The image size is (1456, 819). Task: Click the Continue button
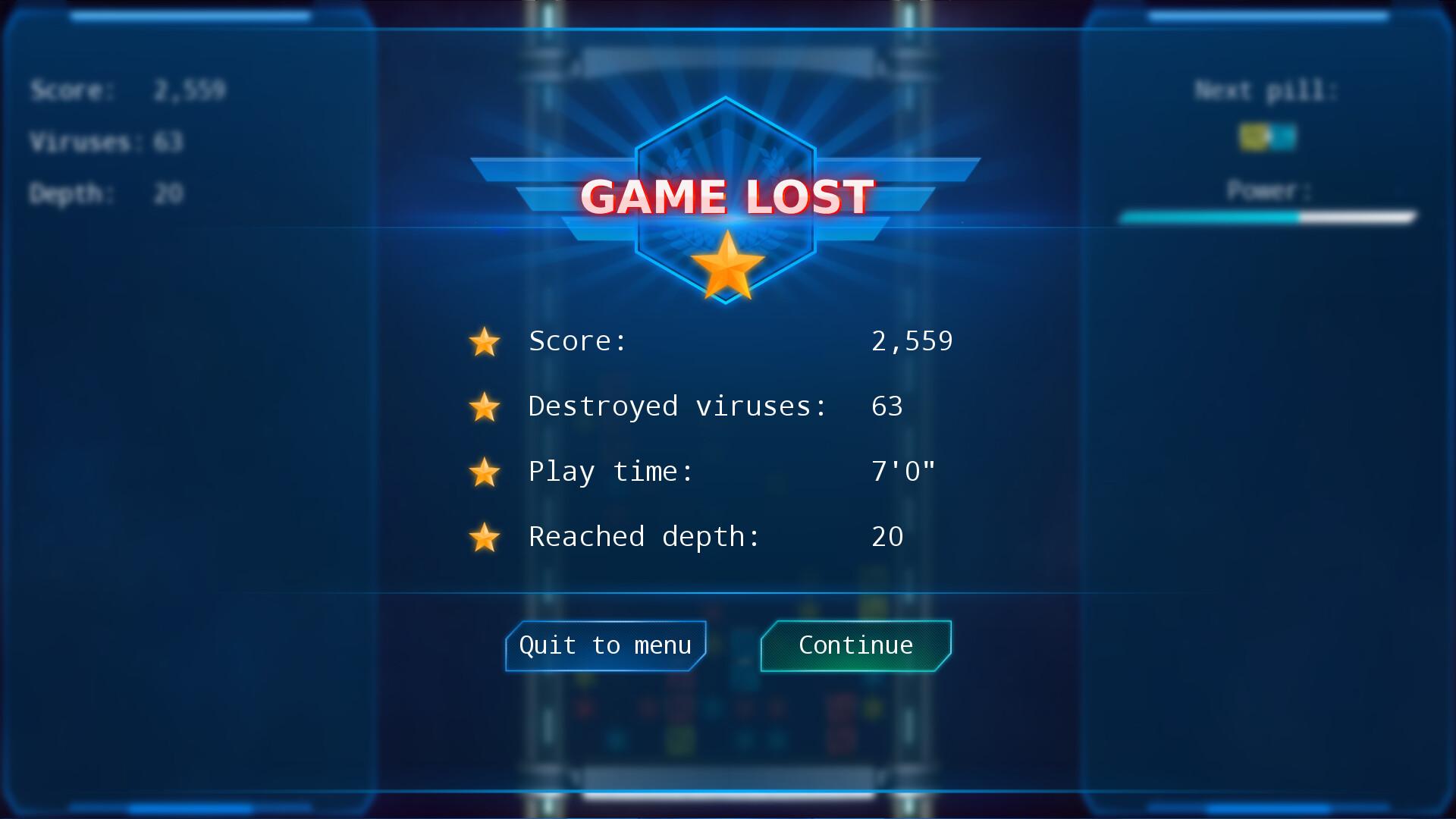pyautogui.click(x=855, y=645)
